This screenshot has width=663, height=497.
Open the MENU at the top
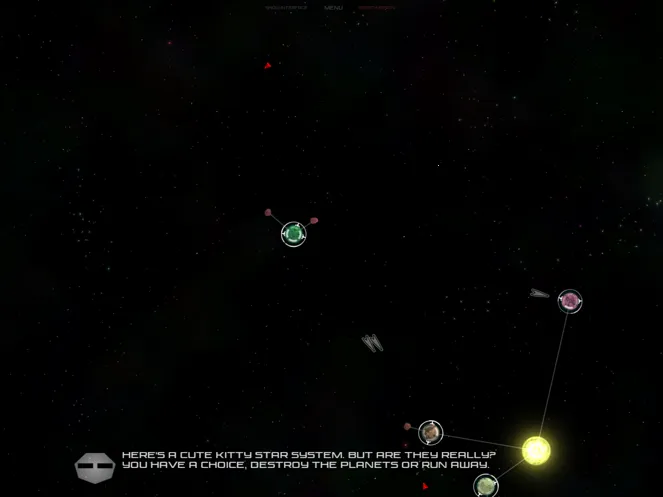tap(333, 8)
